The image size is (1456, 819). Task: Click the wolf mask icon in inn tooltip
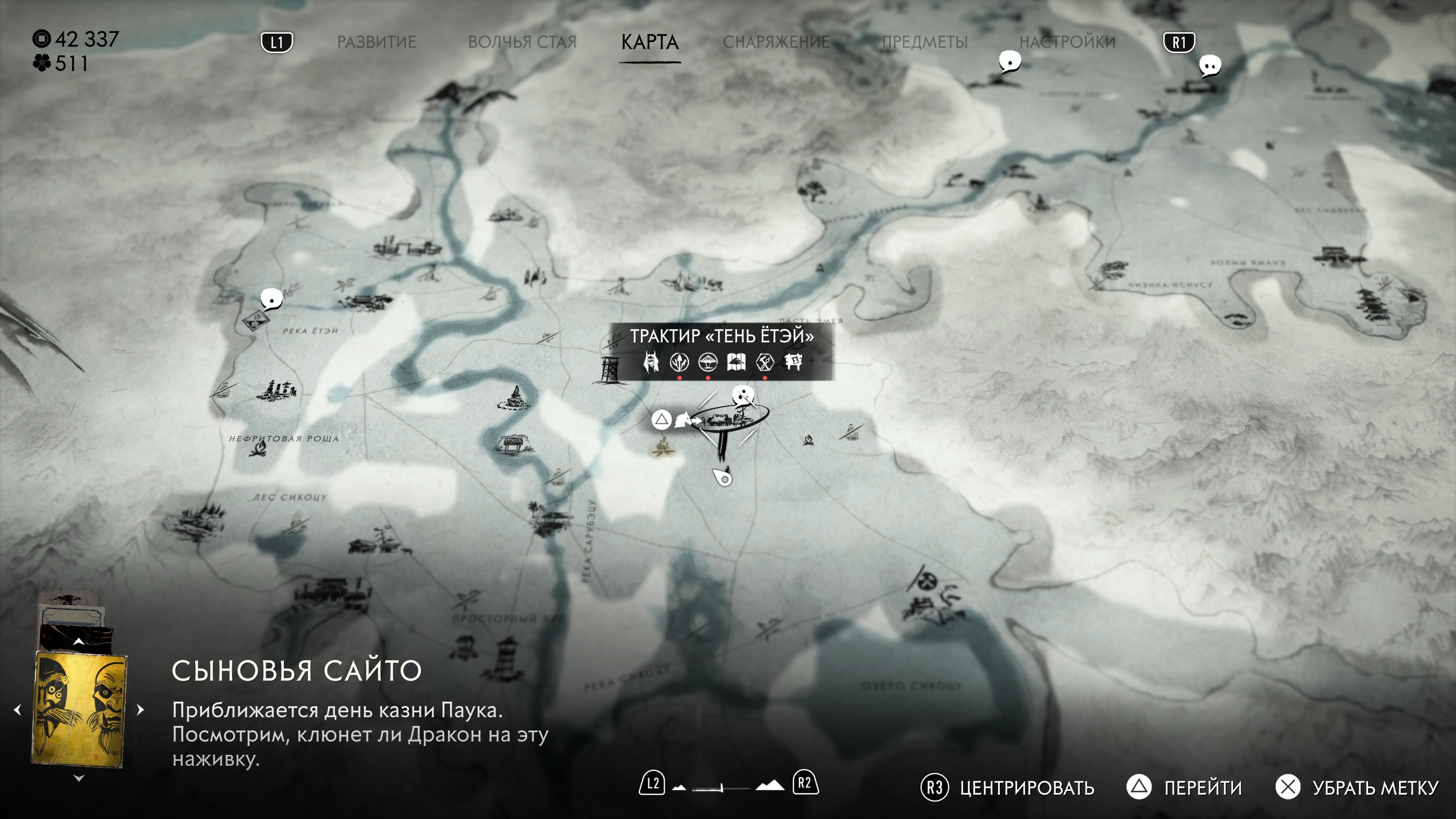pyautogui.click(x=651, y=361)
